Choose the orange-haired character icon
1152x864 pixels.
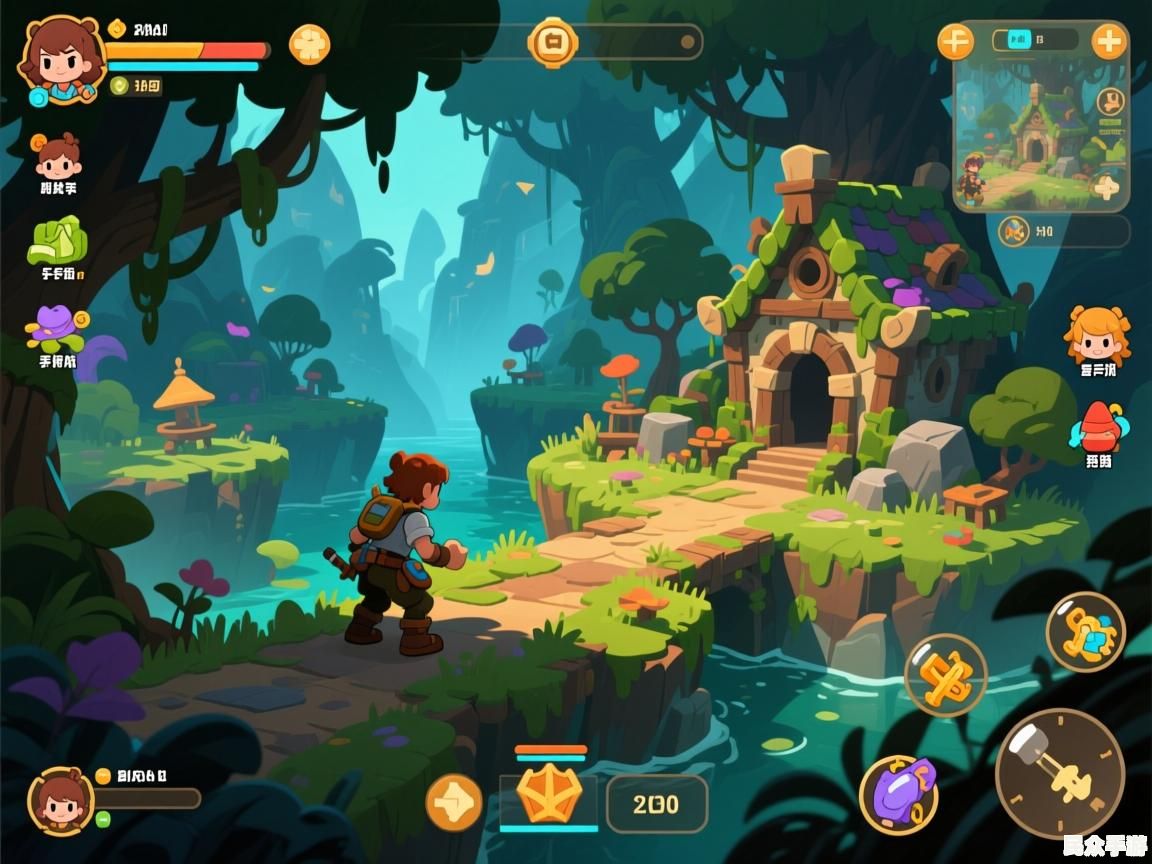(x=1097, y=334)
